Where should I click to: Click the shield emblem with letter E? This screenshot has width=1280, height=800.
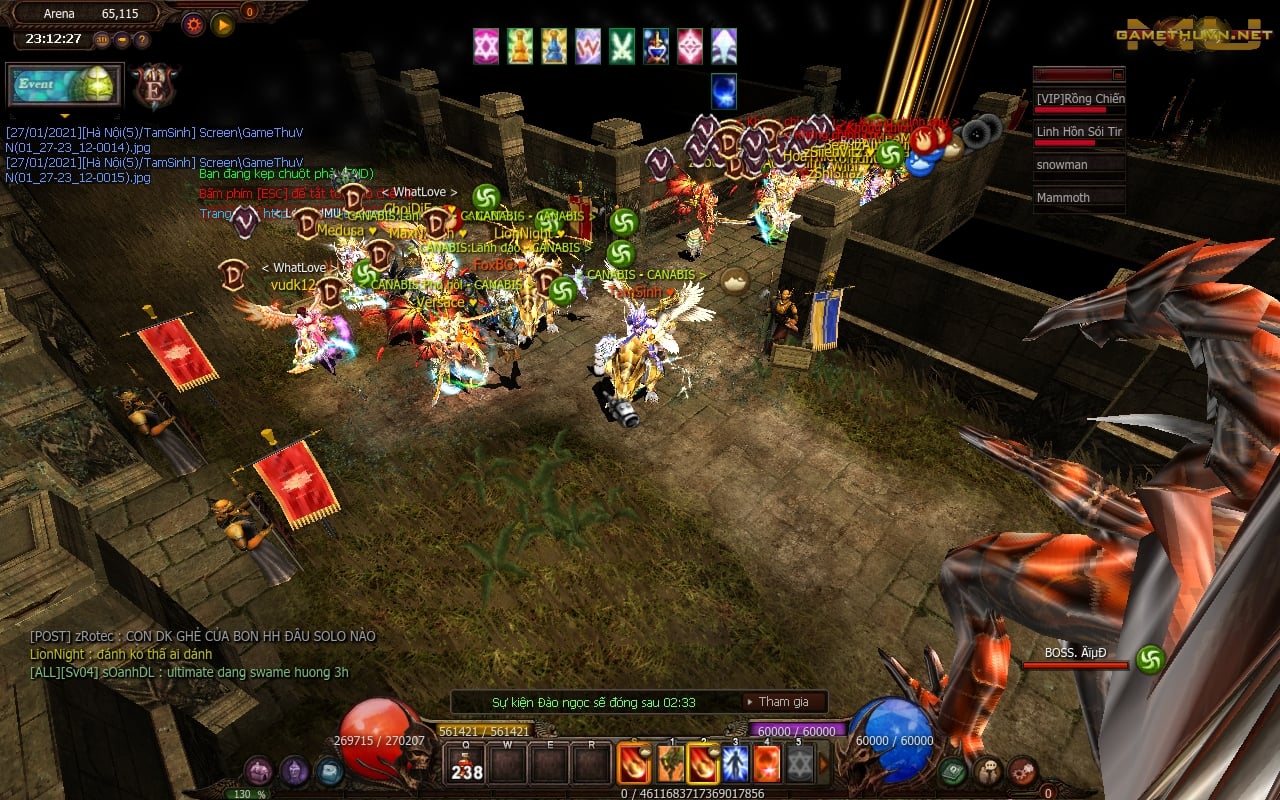click(x=155, y=86)
